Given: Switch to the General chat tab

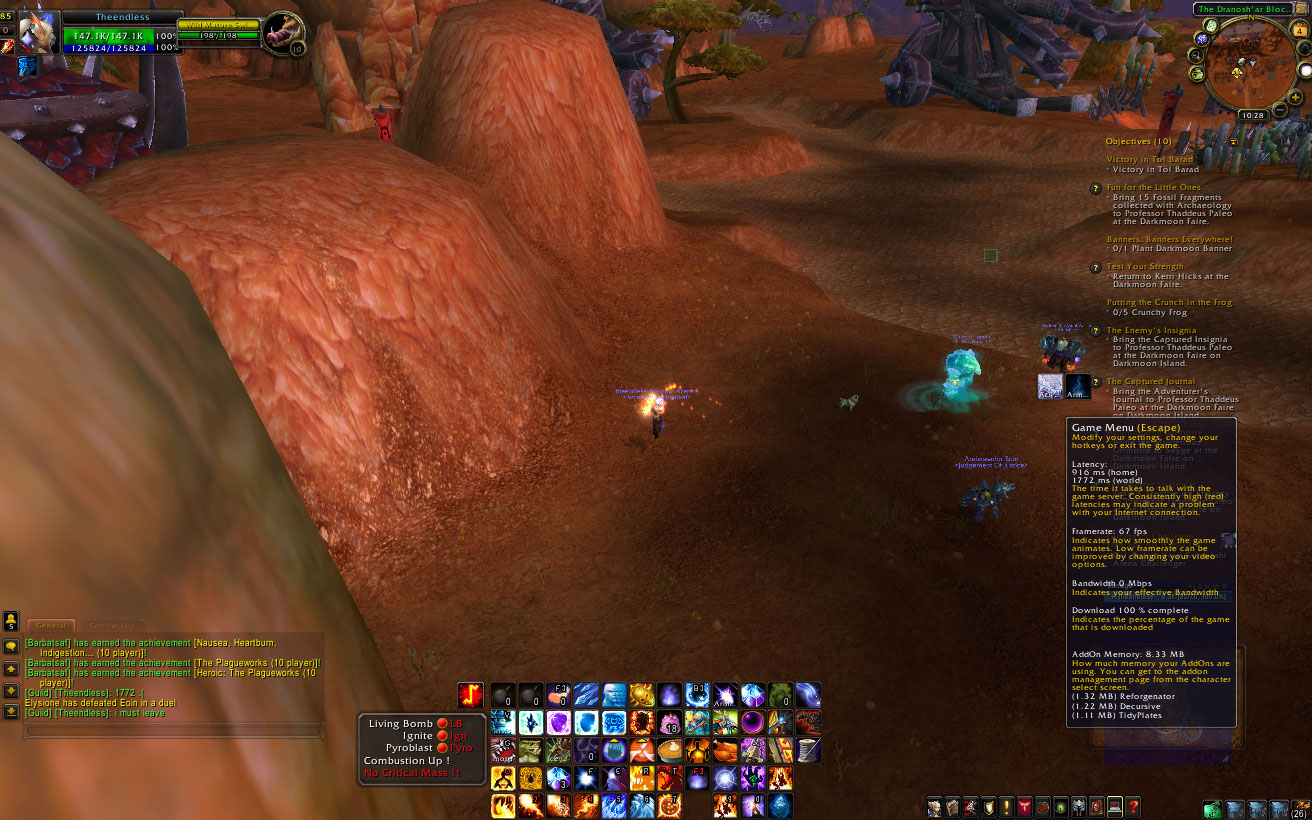Looking at the screenshot, I should [x=50, y=625].
